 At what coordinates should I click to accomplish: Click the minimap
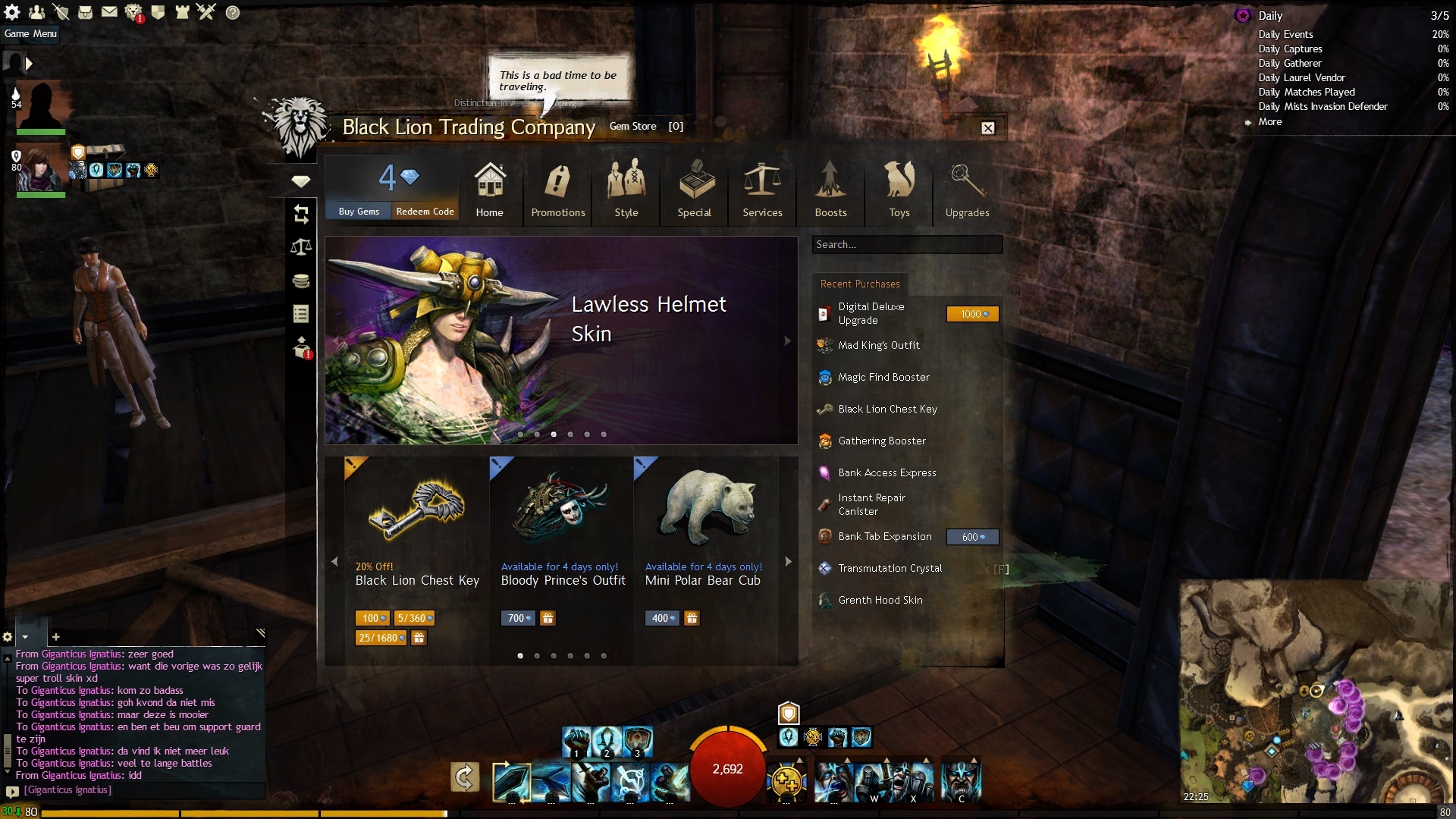1316,690
